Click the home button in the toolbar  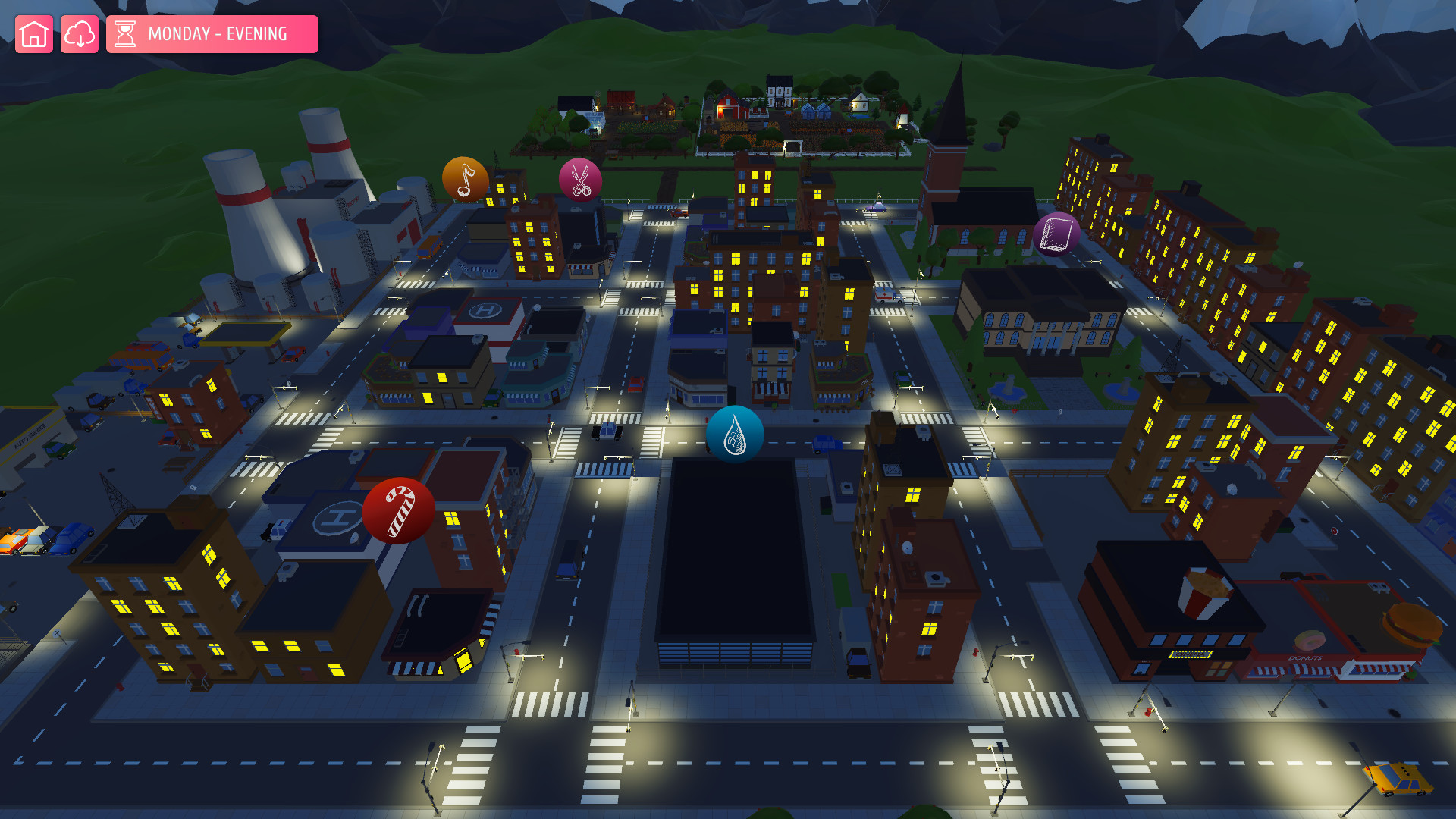pyautogui.click(x=33, y=33)
